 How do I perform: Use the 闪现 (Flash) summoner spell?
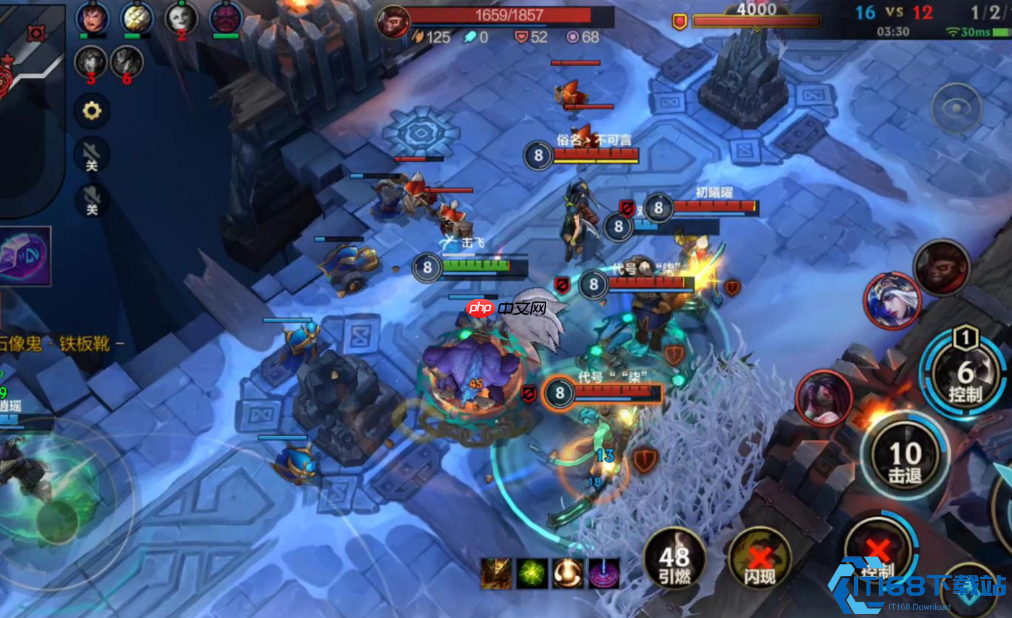758,559
